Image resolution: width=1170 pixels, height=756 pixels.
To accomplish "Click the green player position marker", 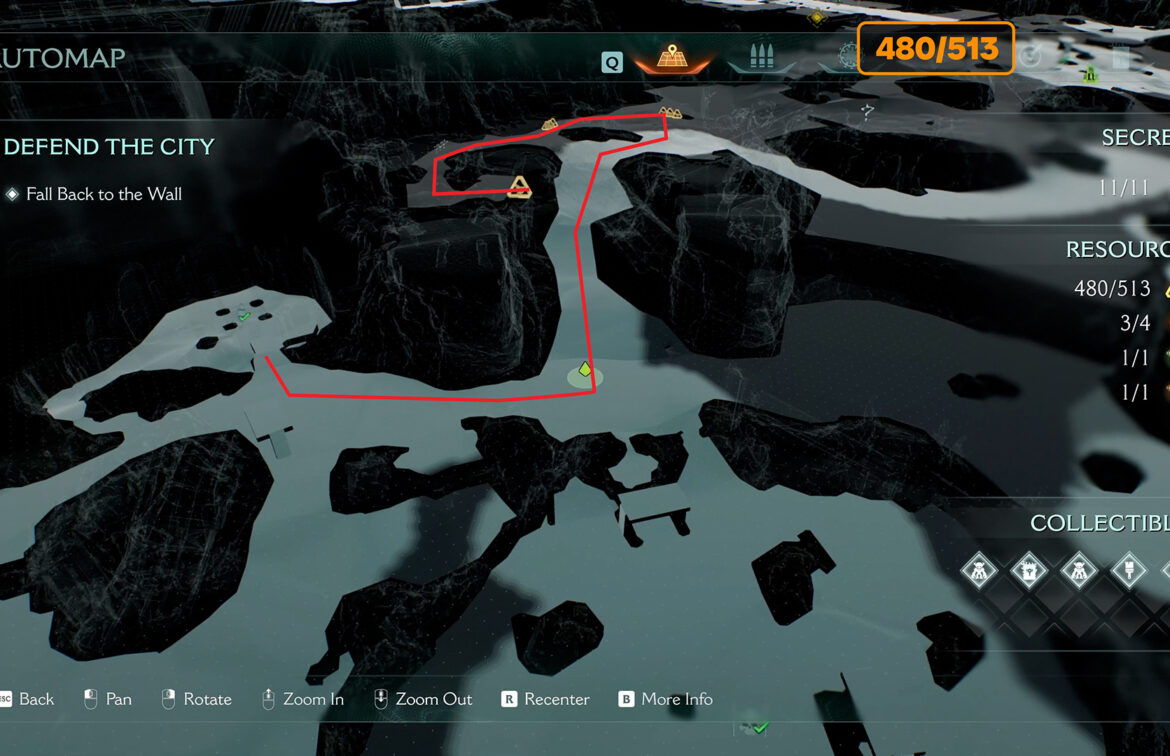I will (585, 371).
